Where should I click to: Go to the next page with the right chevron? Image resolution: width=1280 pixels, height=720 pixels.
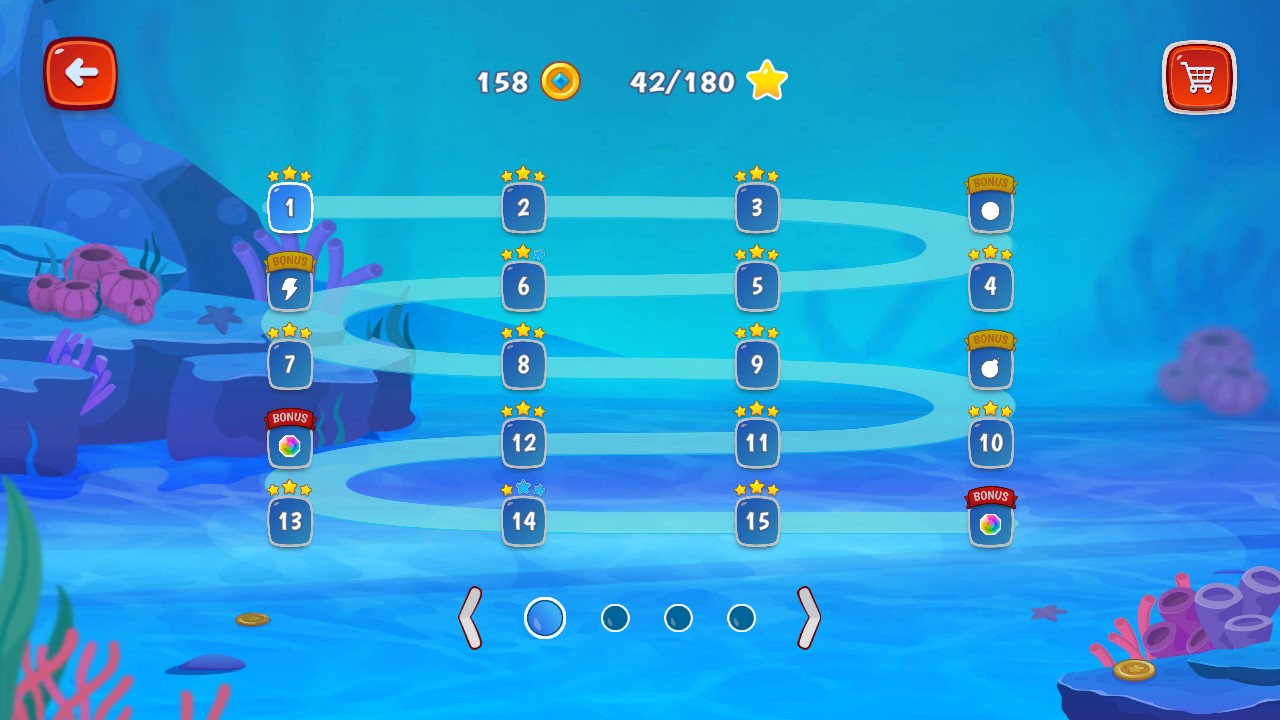[x=808, y=617]
